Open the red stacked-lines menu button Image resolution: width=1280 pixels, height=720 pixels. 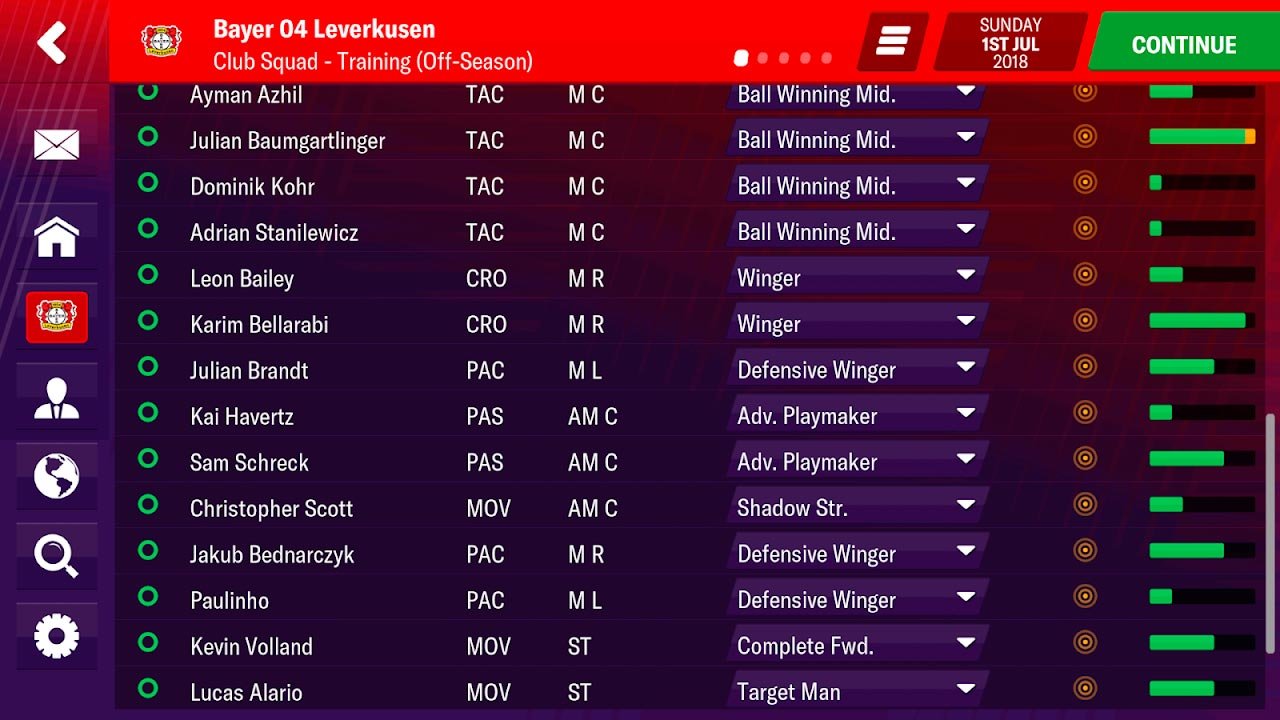(892, 42)
